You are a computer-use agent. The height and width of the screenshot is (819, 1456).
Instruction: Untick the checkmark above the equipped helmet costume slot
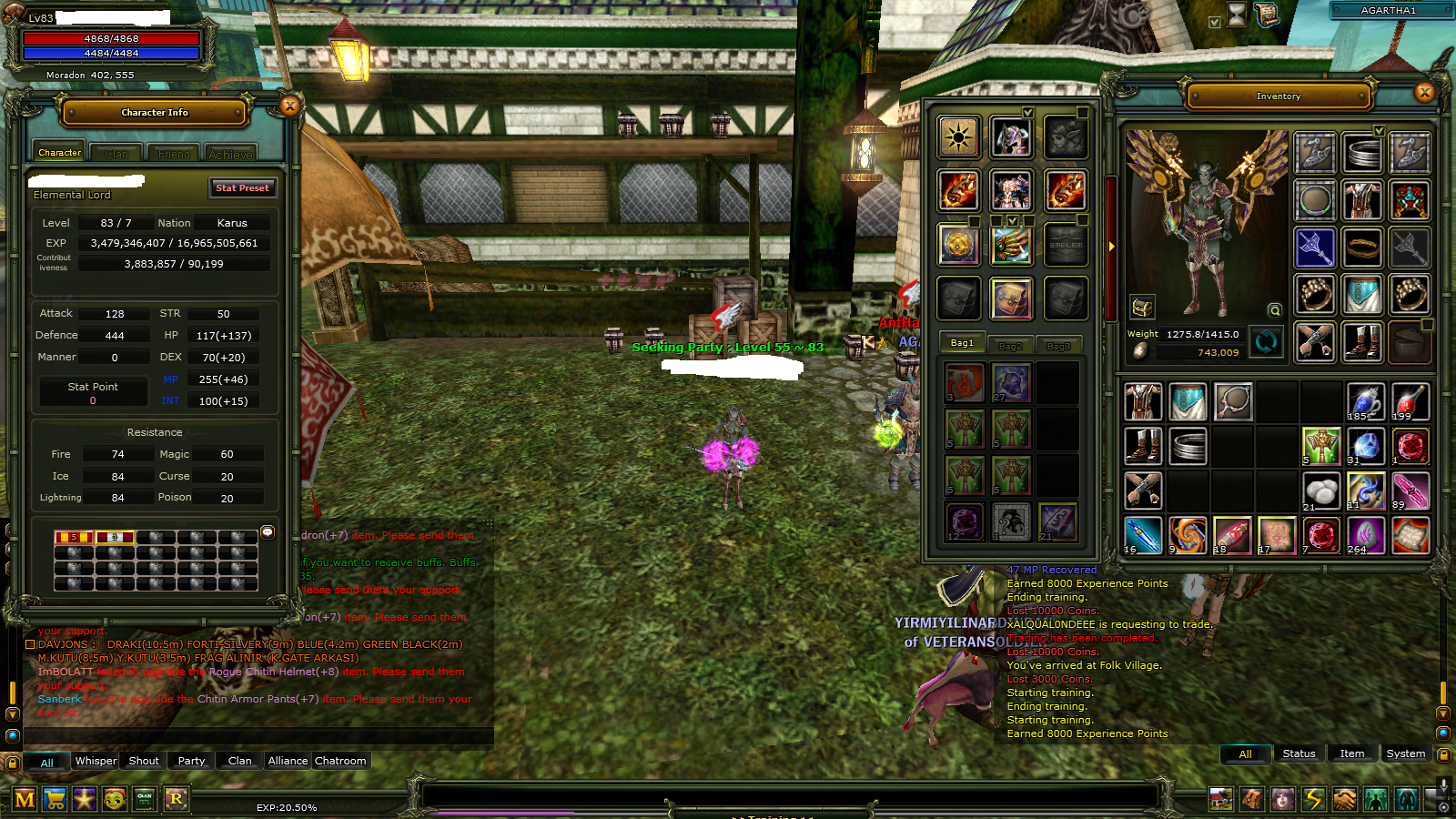tap(1027, 113)
